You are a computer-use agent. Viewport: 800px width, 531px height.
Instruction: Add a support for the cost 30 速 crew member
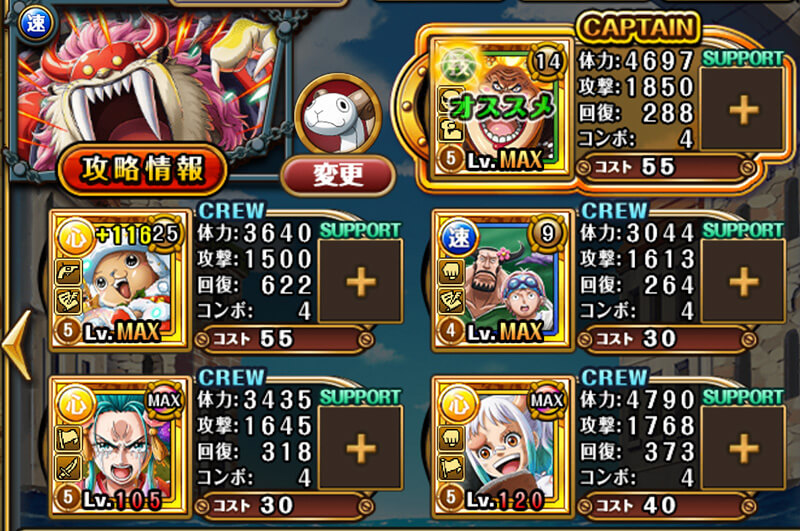742,282
